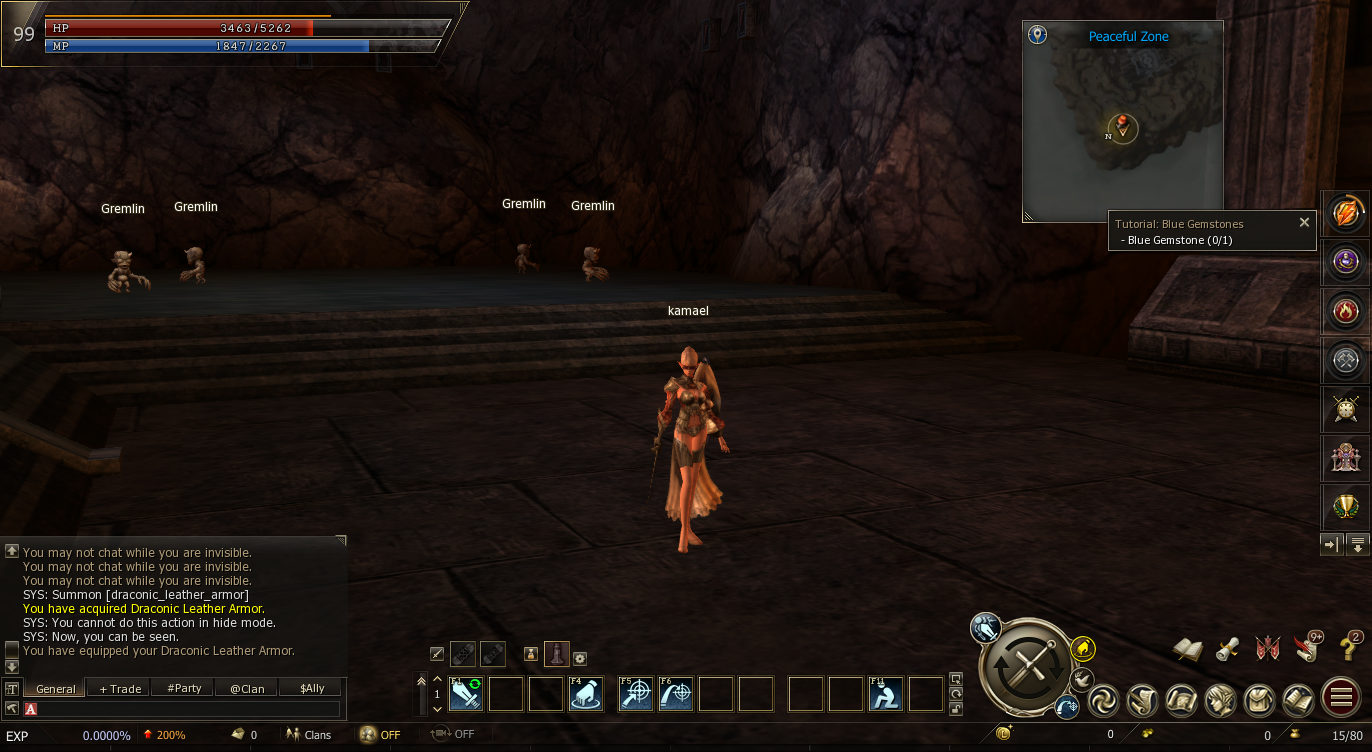Image resolution: width=1372 pixels, height=752 pixels.
Task: Switch to the +Trade chat tab
Action: click(x=120, y=688)
